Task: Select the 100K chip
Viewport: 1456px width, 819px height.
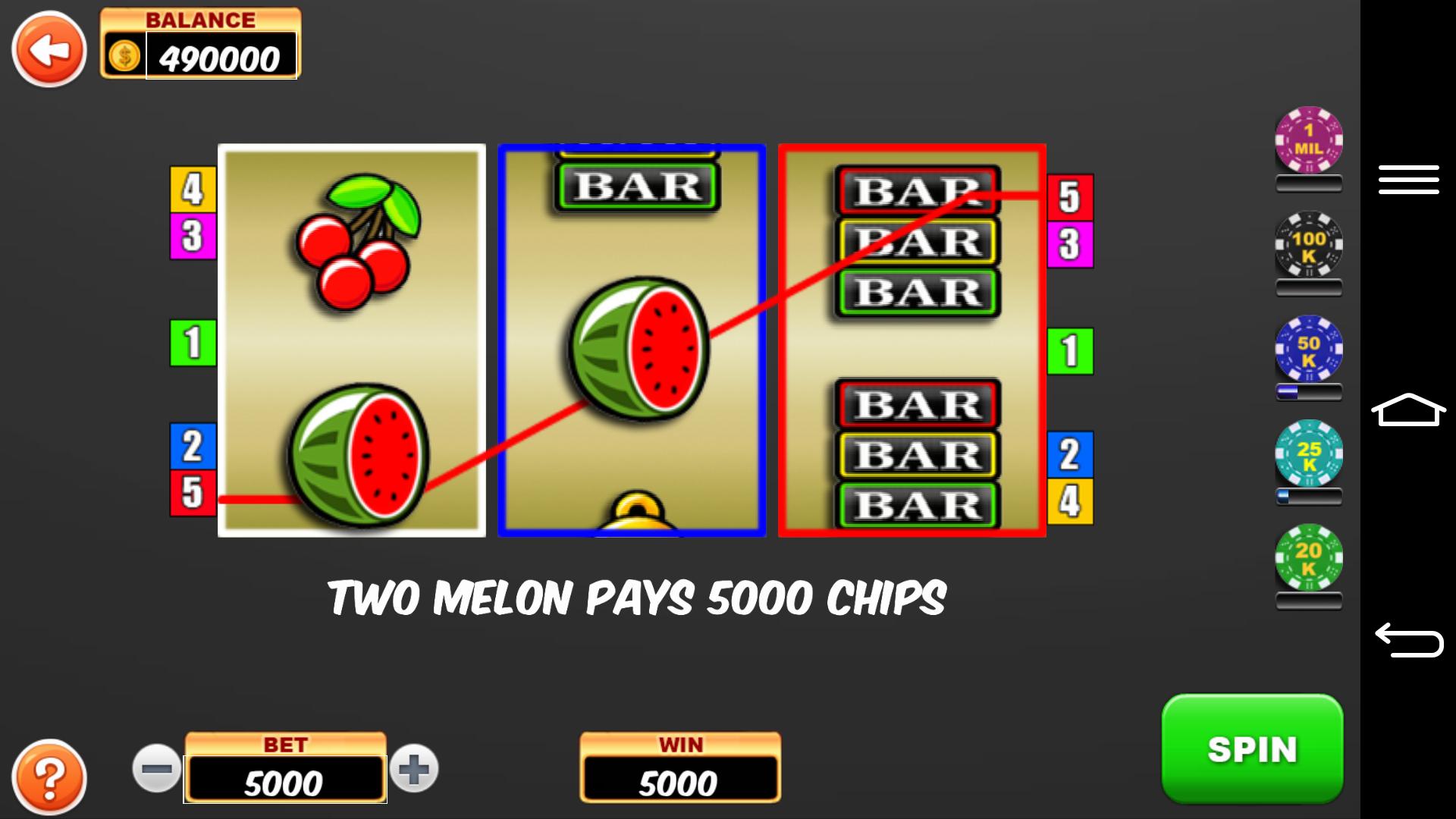Action: (x=1307, y=250)
